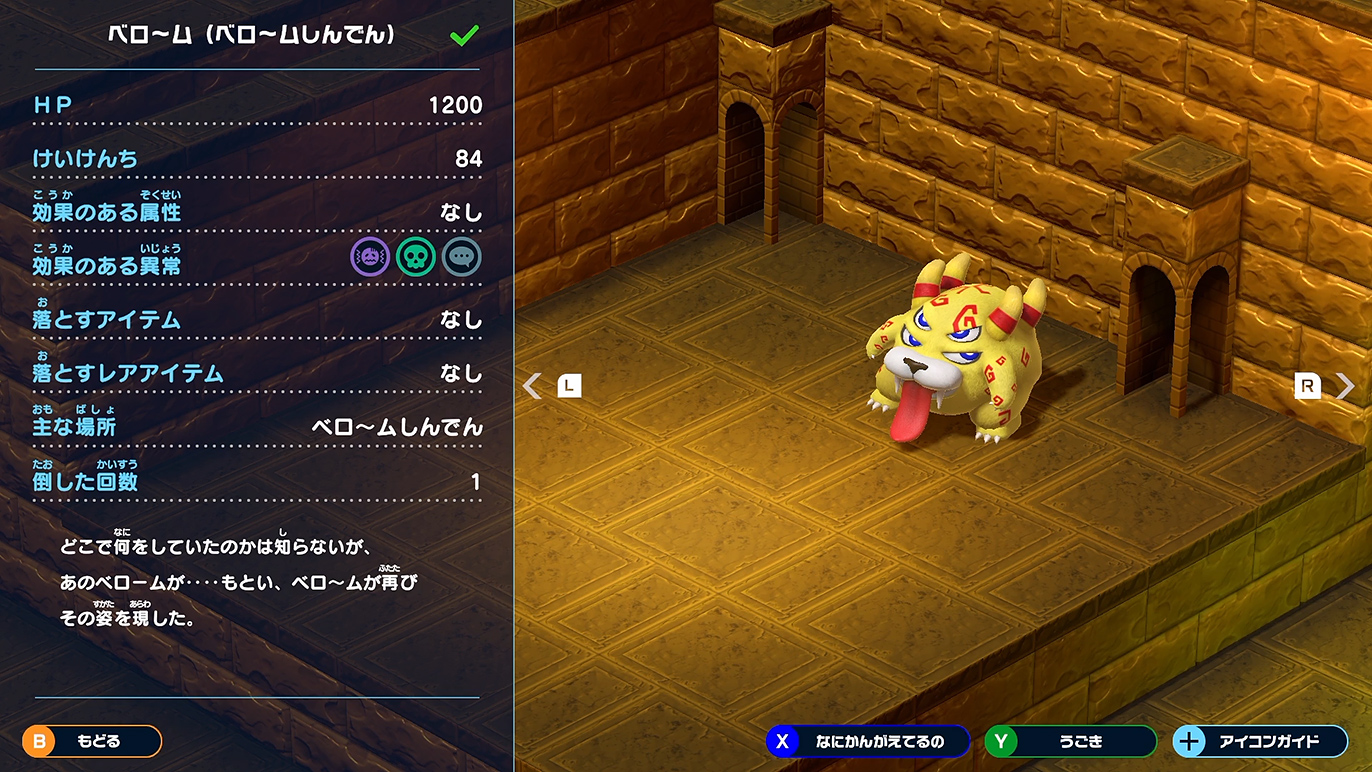This screenshot has width=1372, height=772.
Task: Go back with the もどる button
Action: (92, 741)
